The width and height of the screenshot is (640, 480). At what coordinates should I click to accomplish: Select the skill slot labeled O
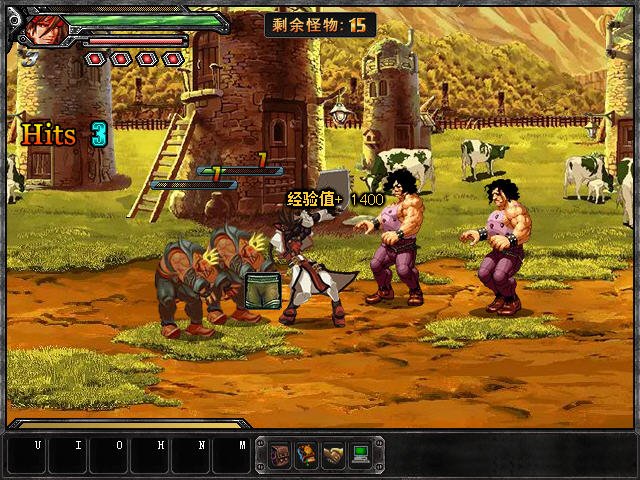[x=108, y=455]
